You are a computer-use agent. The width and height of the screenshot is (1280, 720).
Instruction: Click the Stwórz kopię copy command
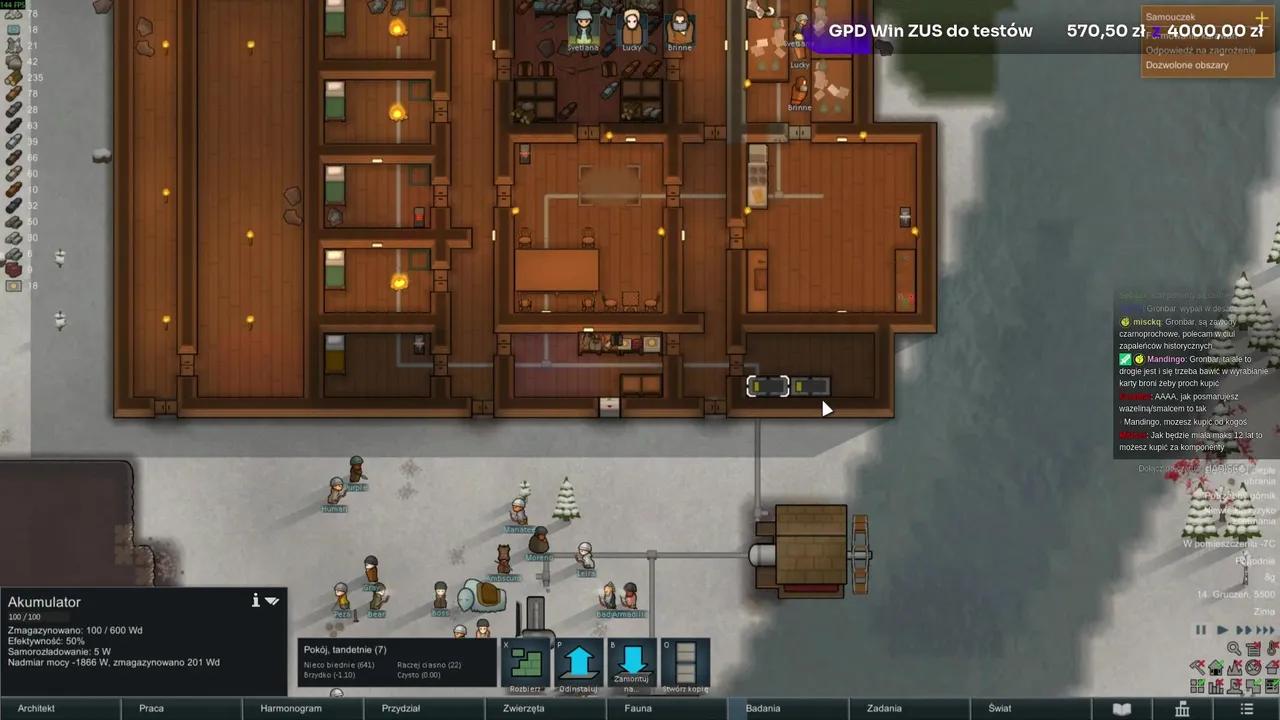[x=686, y=662]
